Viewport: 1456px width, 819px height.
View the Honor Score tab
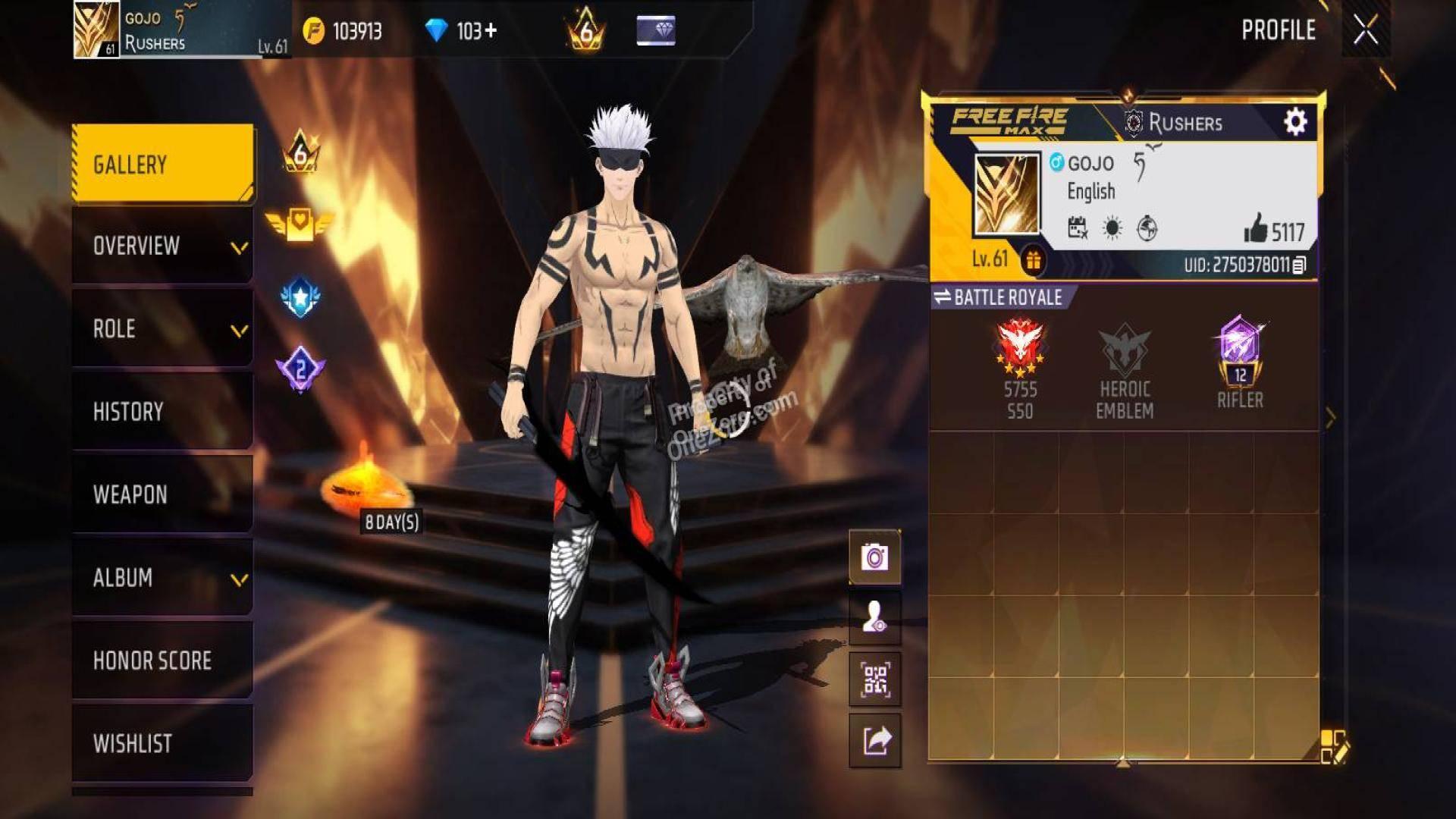pyautogui.click(x=162, y=661)
